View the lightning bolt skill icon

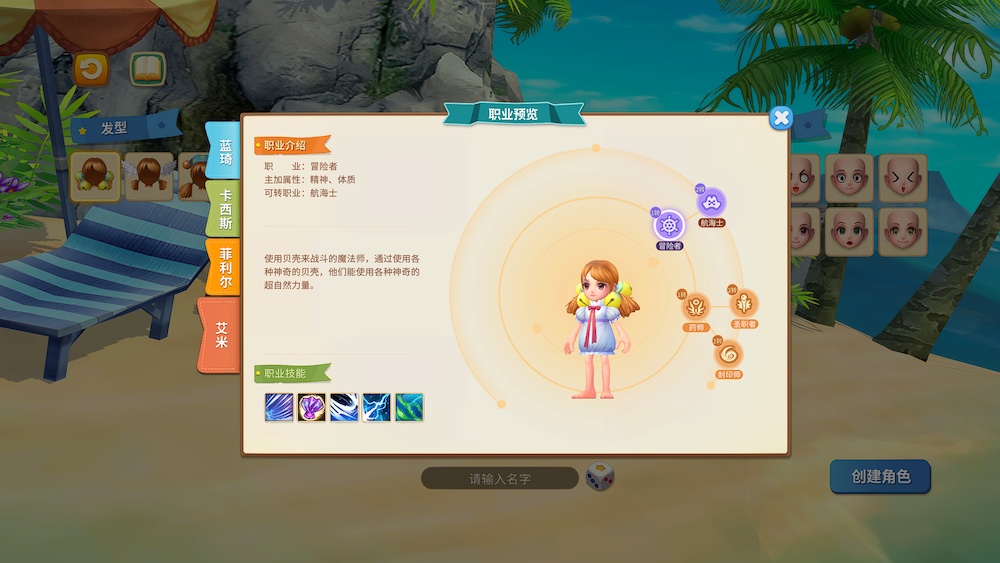pyautogui.click(x=376, y=407)
